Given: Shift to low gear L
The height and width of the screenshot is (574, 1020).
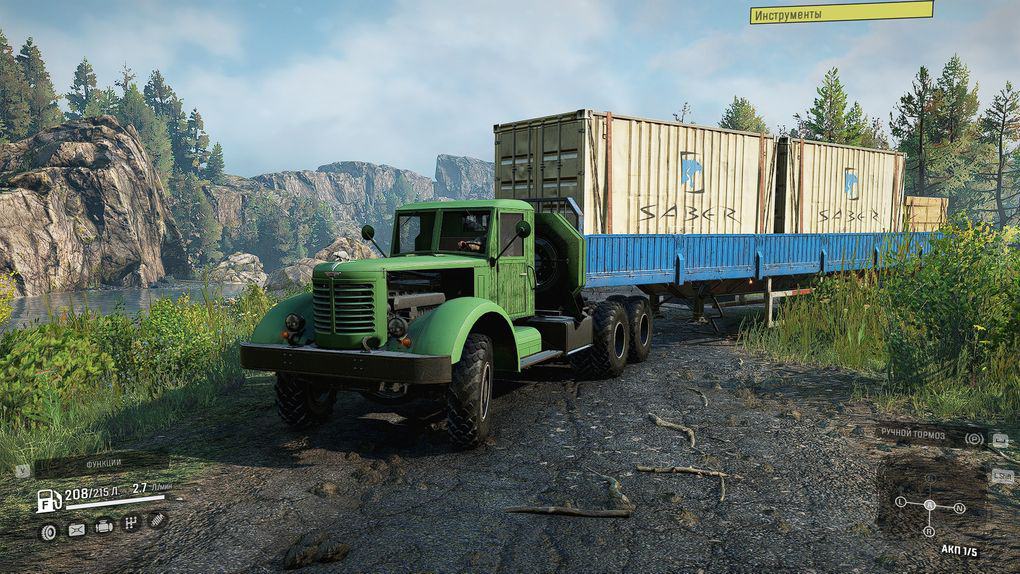Looking at the screenshot, I should pos(900,500).
